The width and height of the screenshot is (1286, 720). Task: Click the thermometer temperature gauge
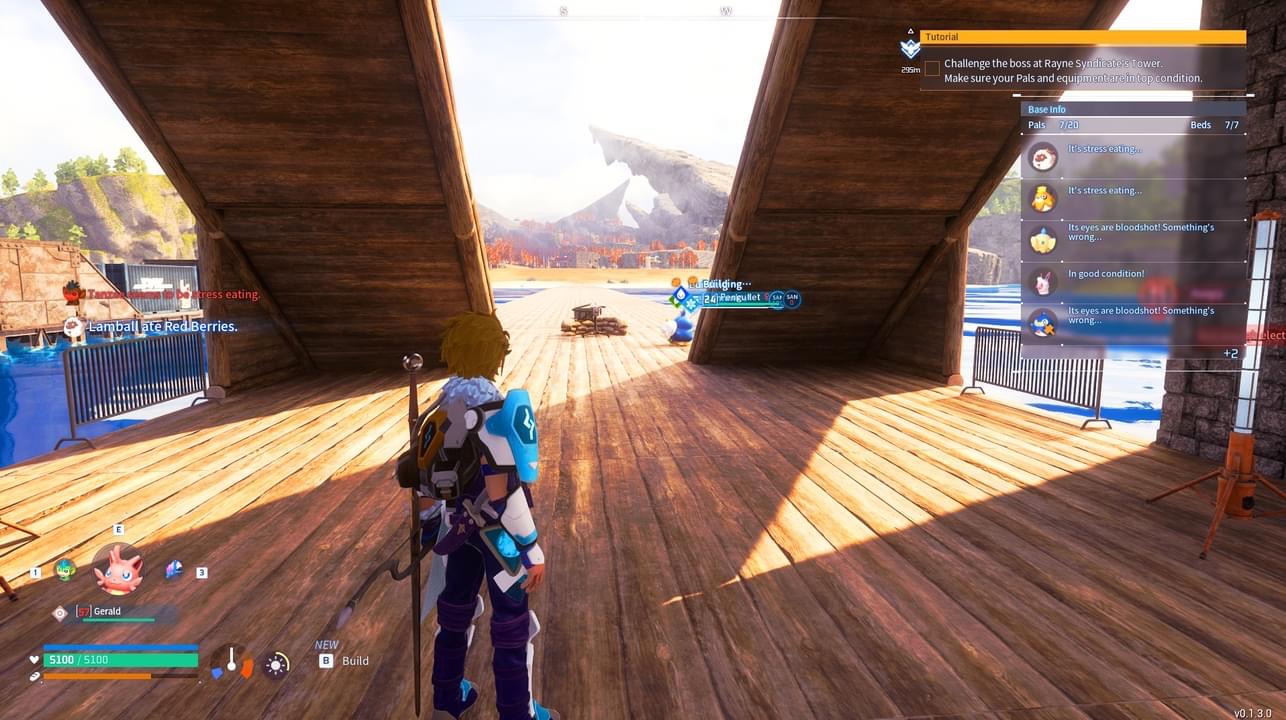(232, 662)
